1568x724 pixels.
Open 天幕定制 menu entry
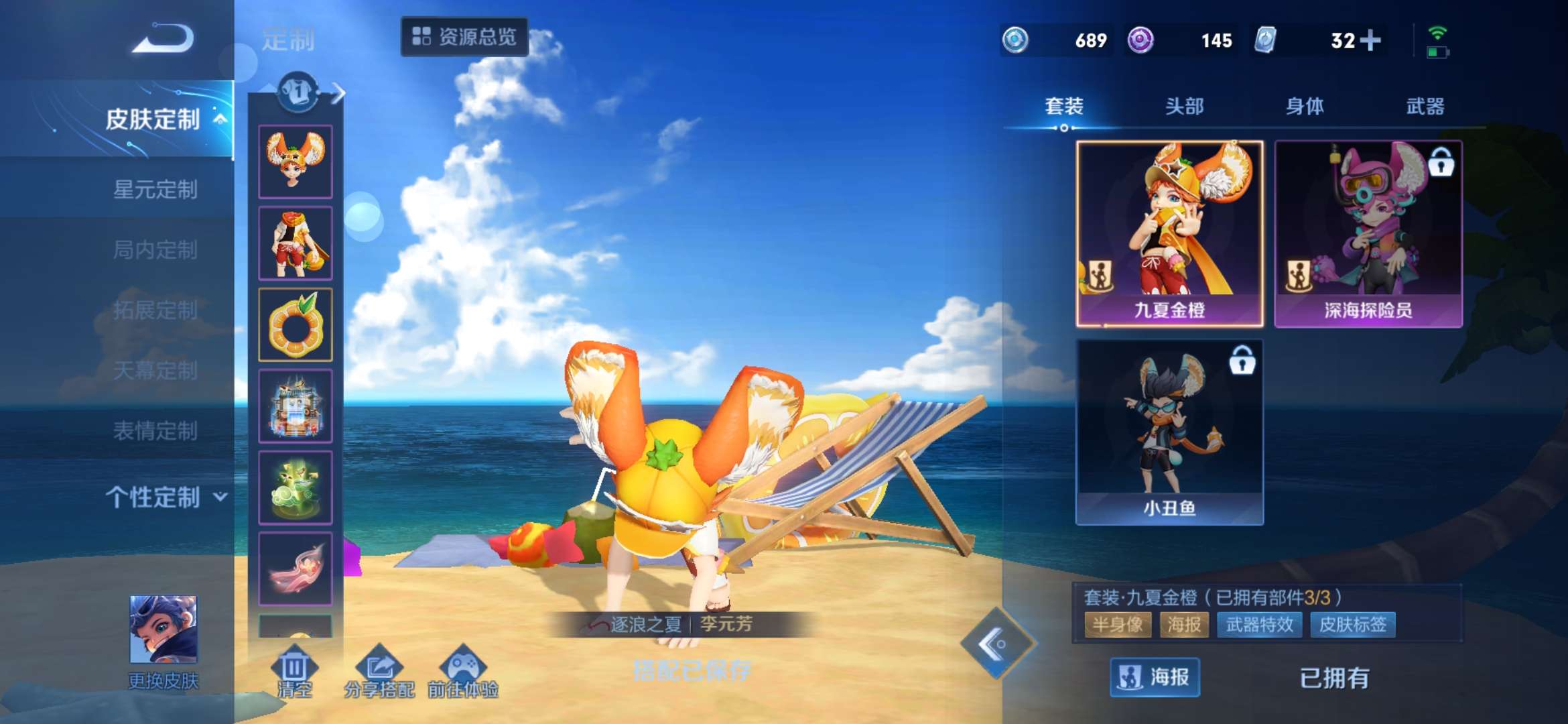pyautogui.click(x=155, y=370)
